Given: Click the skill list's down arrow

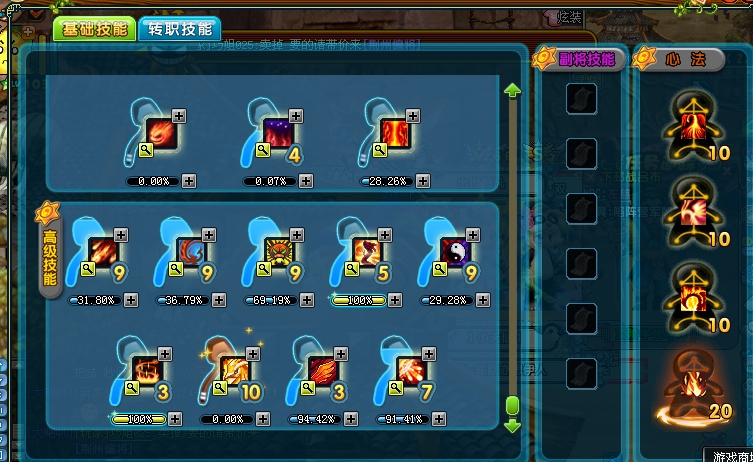Looking at the screenshot, I should click(513, 425).
